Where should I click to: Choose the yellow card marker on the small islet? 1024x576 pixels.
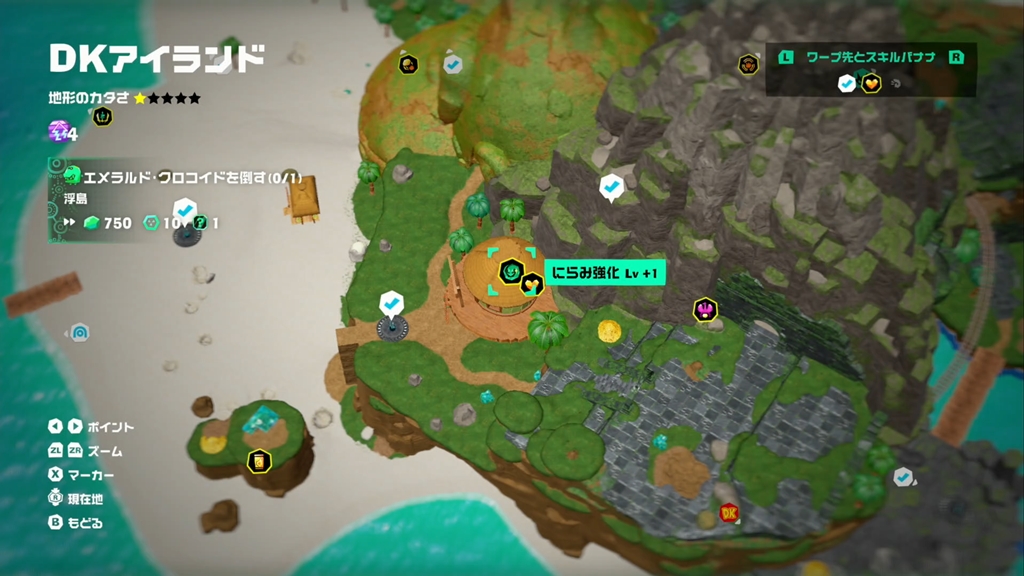(258, 461)
